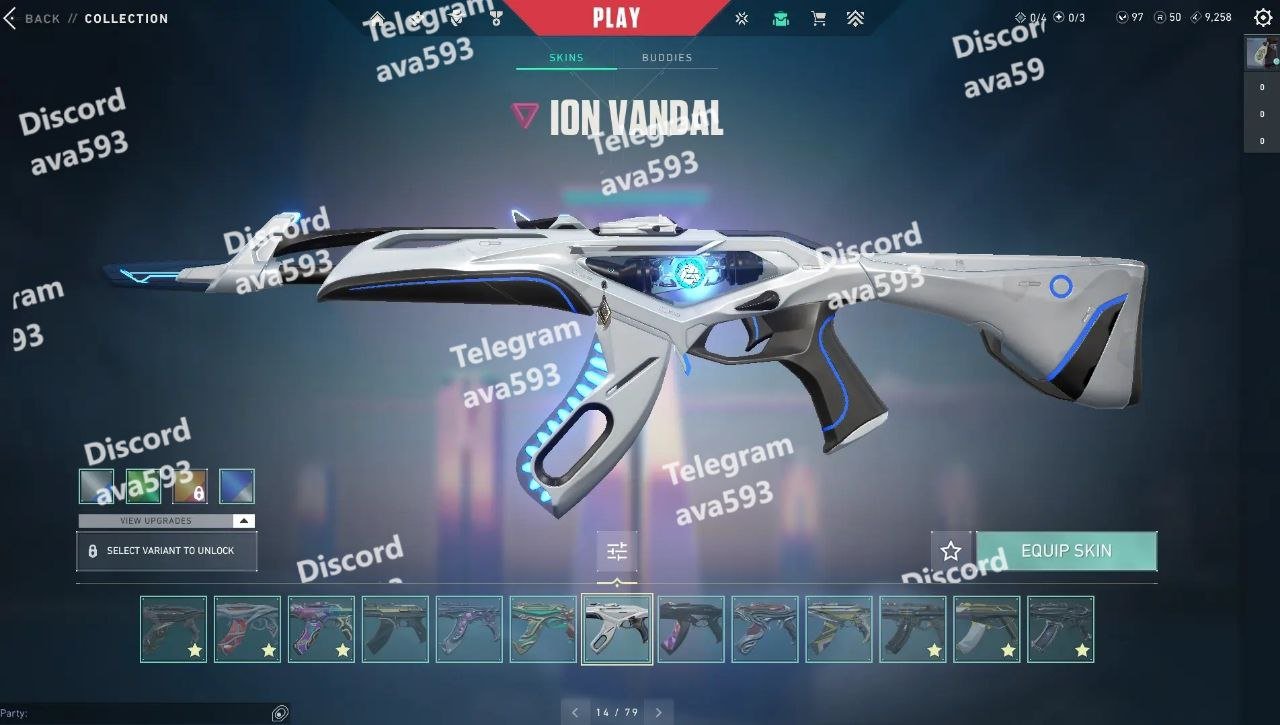Favorite this skin with the star button
This screenshot has width=1280, height=725.
click(x=951, y=551)
